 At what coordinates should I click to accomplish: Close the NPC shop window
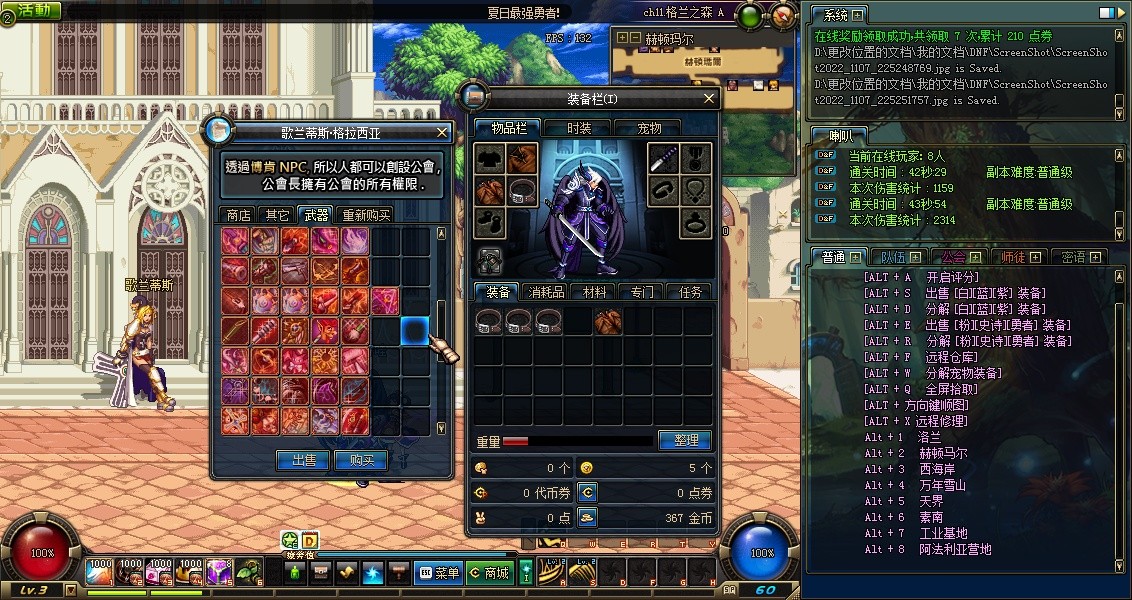[x=442, y=132]
